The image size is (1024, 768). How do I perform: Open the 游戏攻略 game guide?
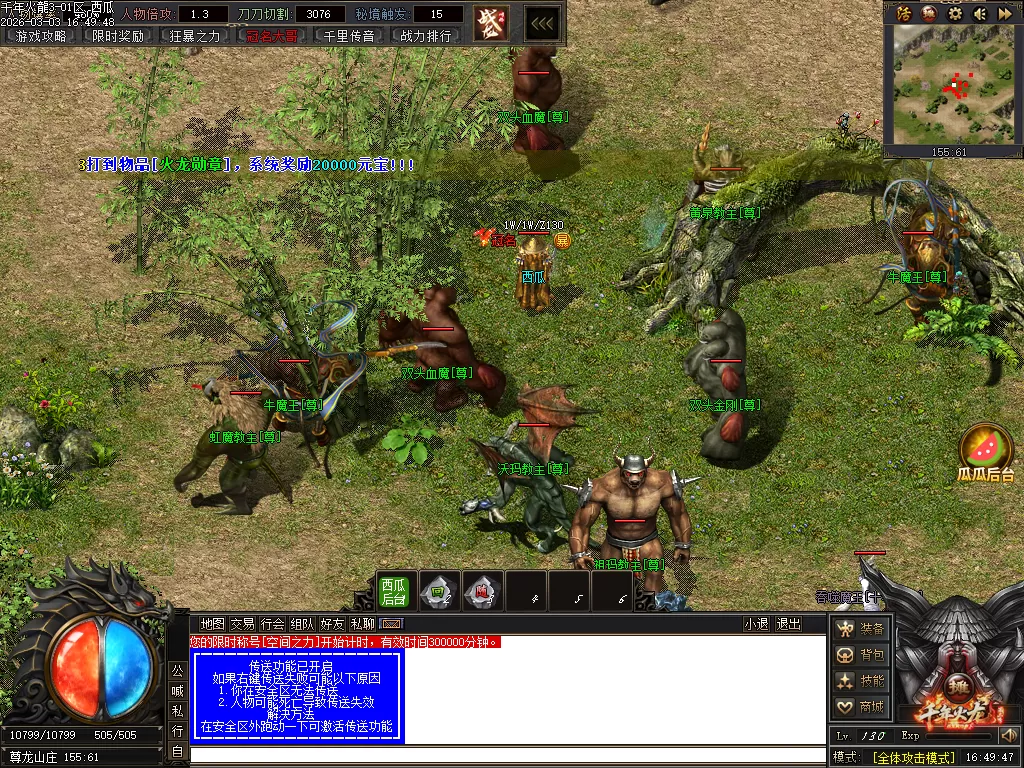point(41,36)
